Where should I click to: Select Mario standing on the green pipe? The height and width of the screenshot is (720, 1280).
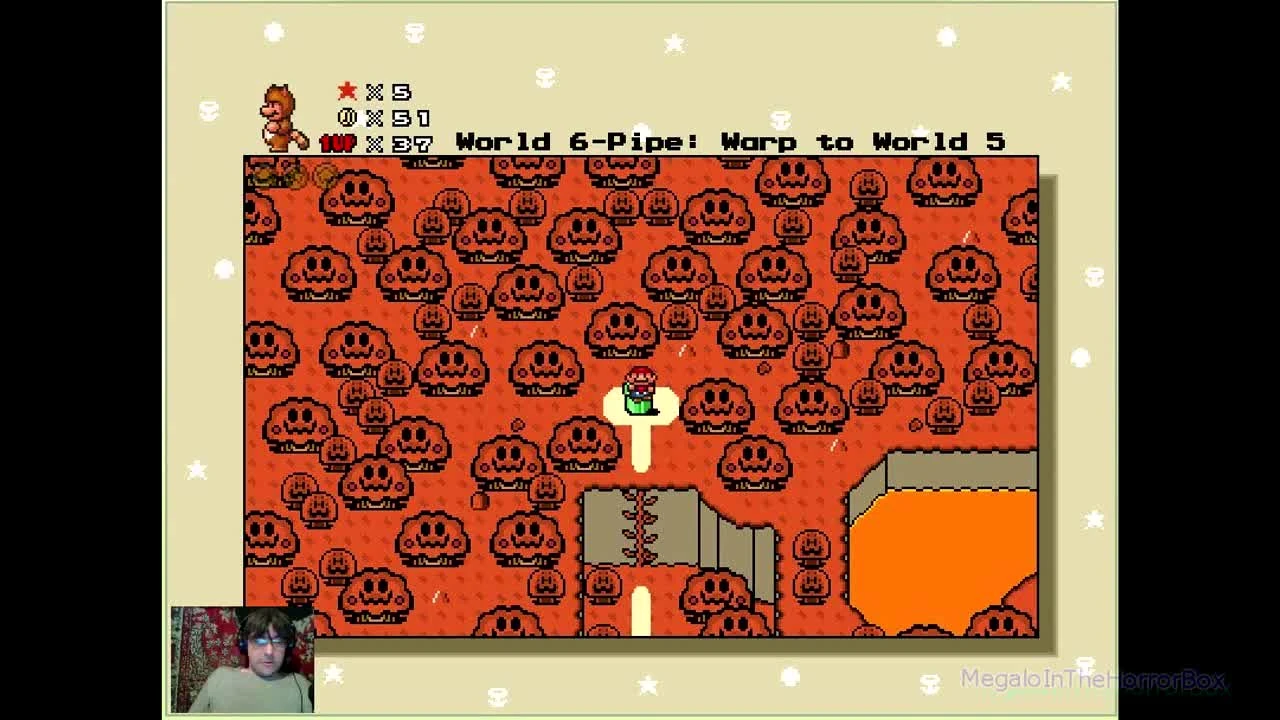pos(641,390)
